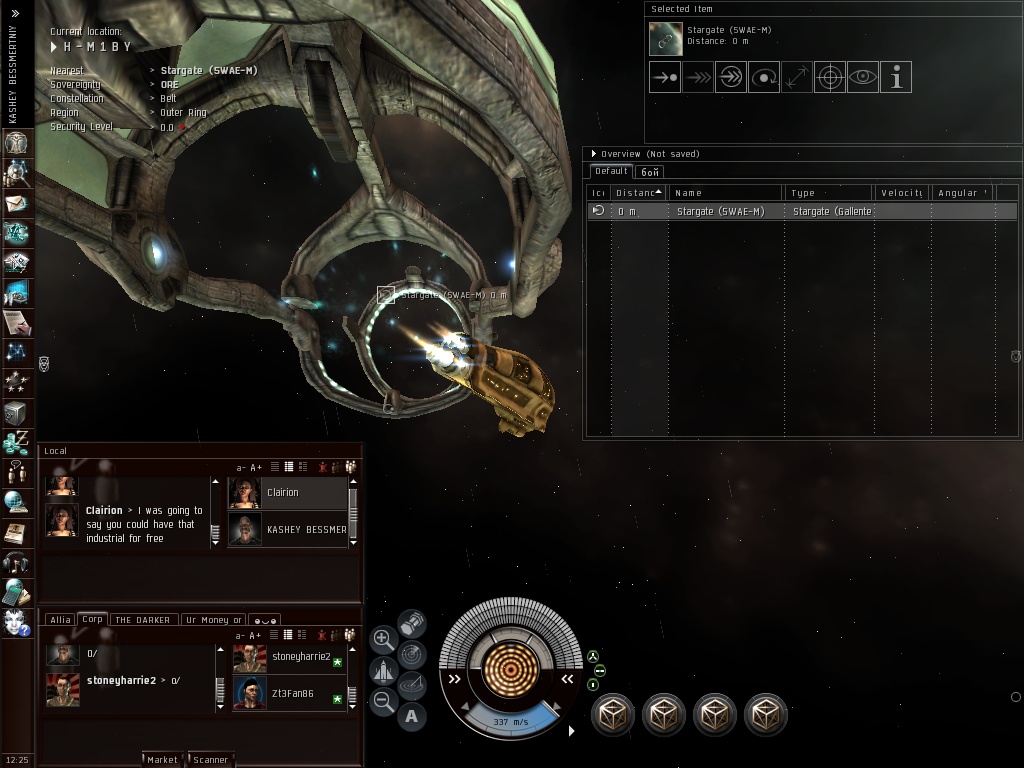Look at the selected item with the eye icon

[x=863, y=77]
